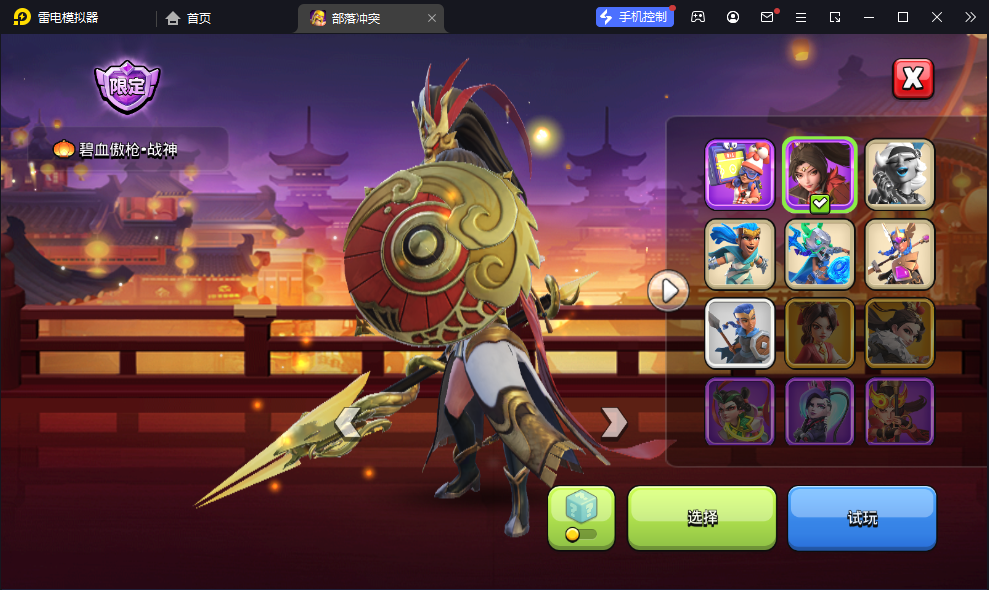Show the previous skin with left chevron

348,423
